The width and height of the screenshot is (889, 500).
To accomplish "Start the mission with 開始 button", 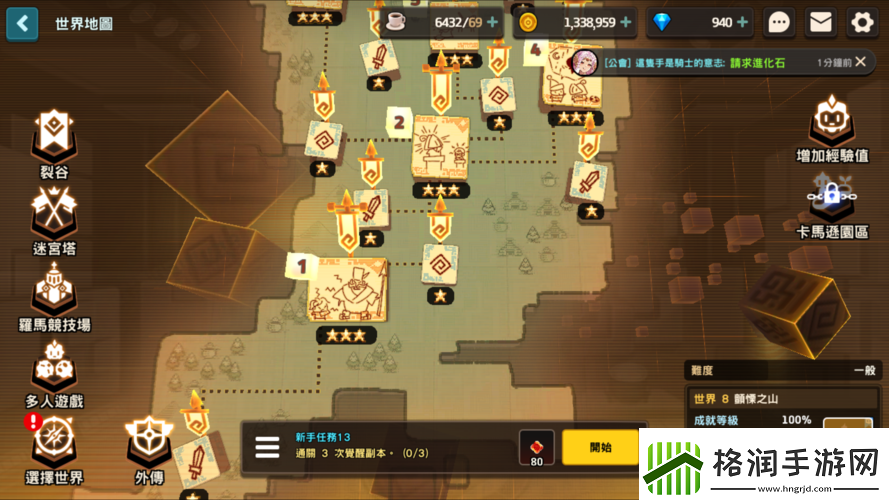I will [x=600, y=447].
